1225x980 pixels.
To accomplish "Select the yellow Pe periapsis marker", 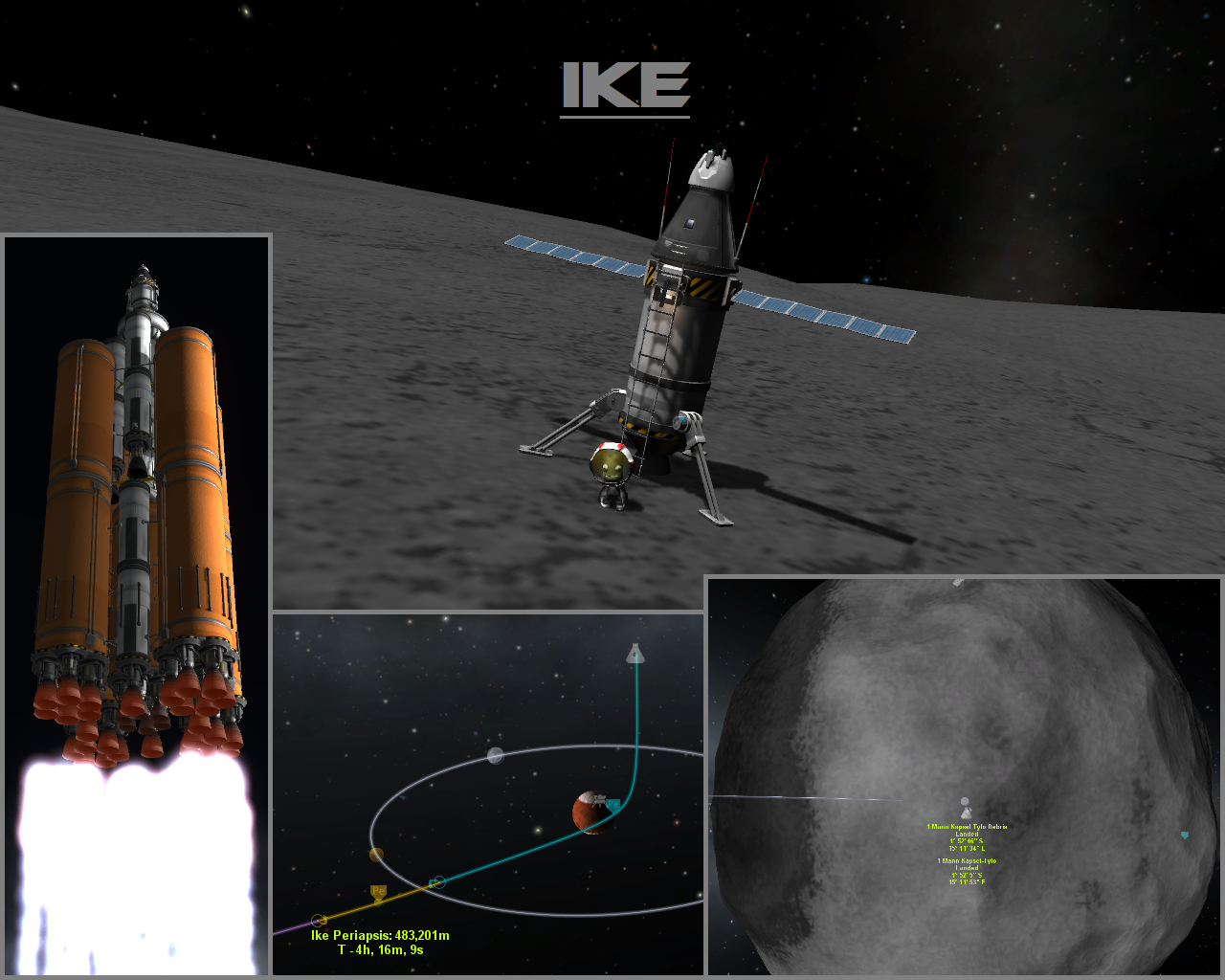I will 378,893.
